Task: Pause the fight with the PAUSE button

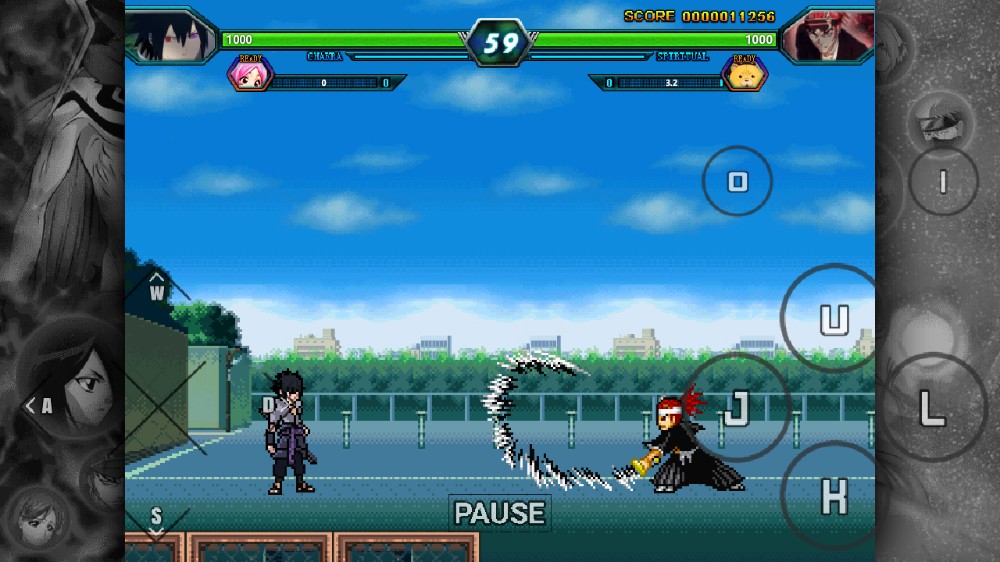Action: coord(500,513)
